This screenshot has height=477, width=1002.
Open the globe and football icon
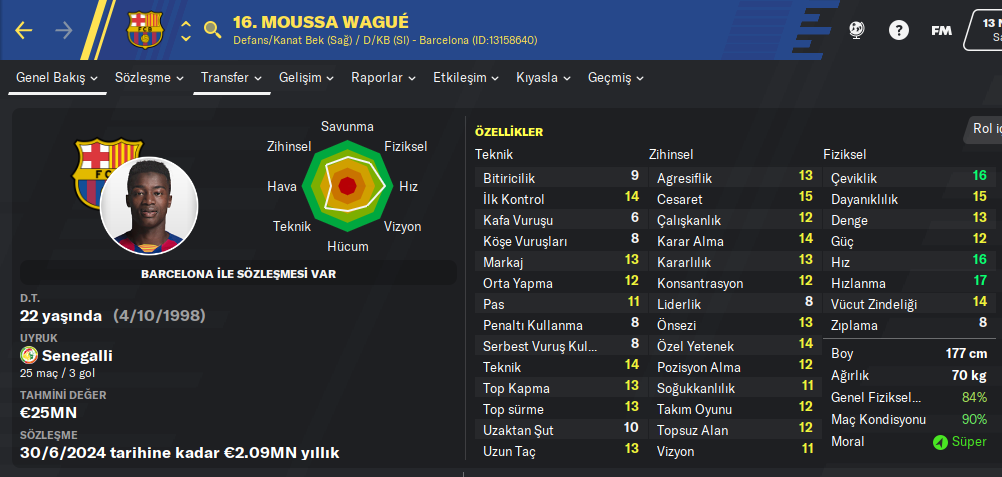[x=856, y=30]
